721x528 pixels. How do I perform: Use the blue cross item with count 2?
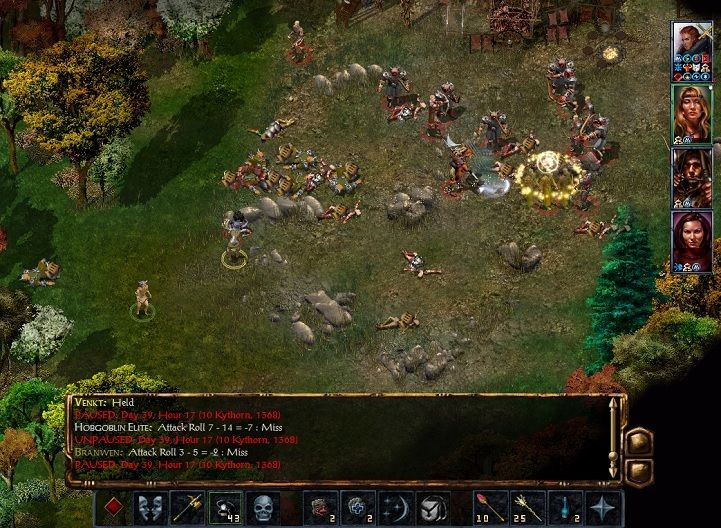click(x=358, y=508)
